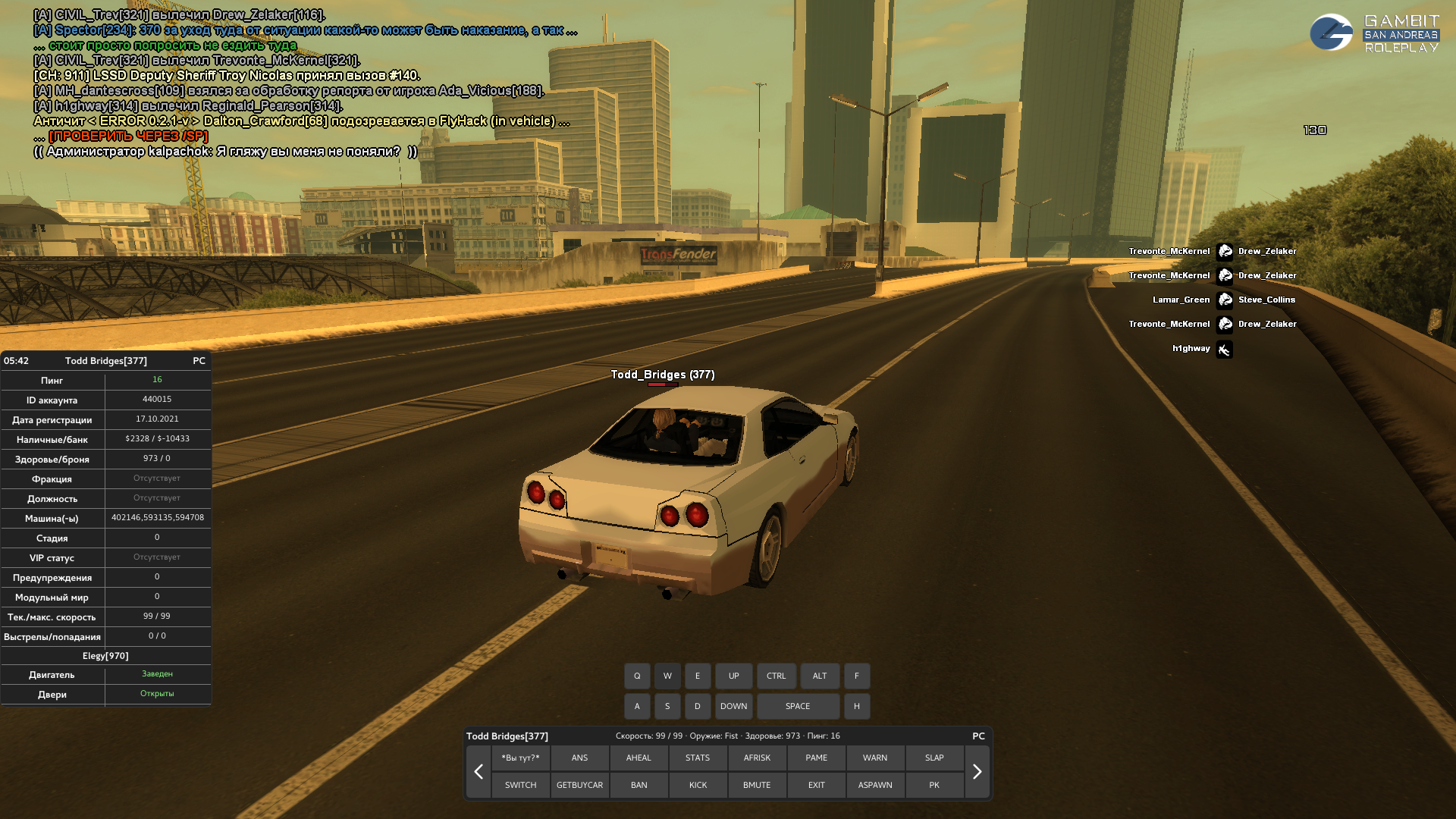1456x819 pixels.
Task: Click KICK in the admin panel
Action: (x=698, y=785)
